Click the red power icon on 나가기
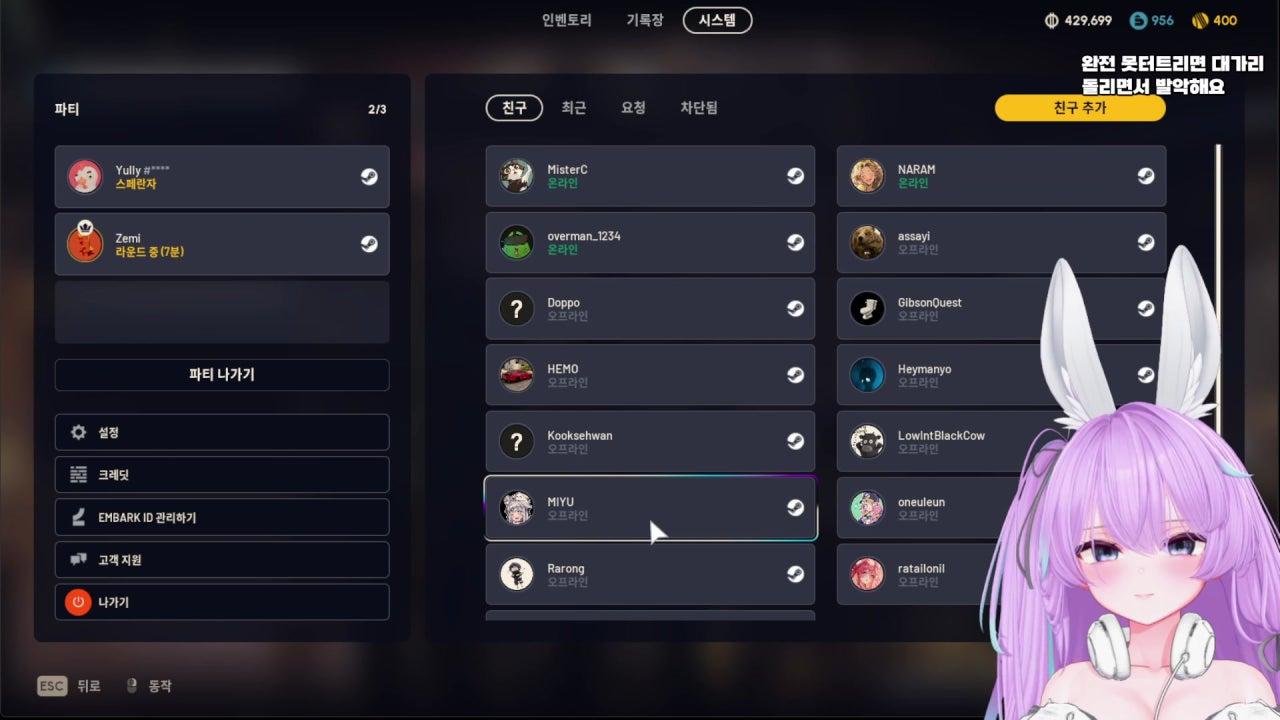This screenshot has height=720, width=1280. pos(78,602)
